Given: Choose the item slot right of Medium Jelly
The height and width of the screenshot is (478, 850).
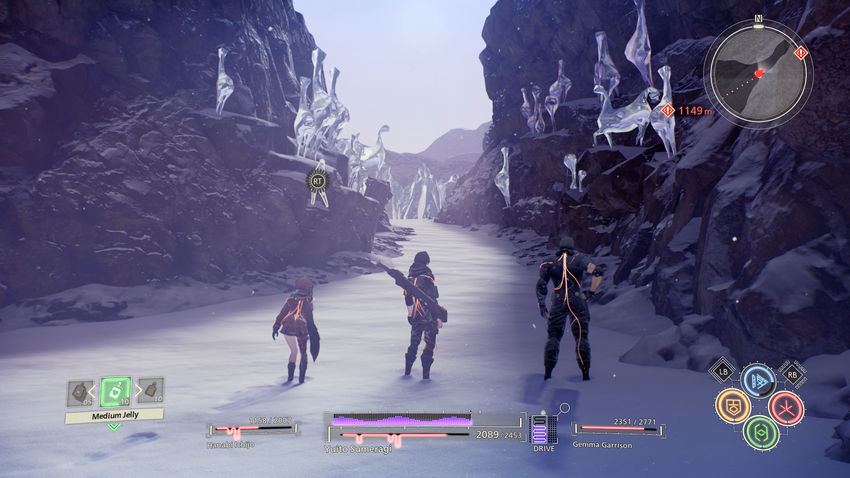Looking at the screenshot, I should 151,391.
